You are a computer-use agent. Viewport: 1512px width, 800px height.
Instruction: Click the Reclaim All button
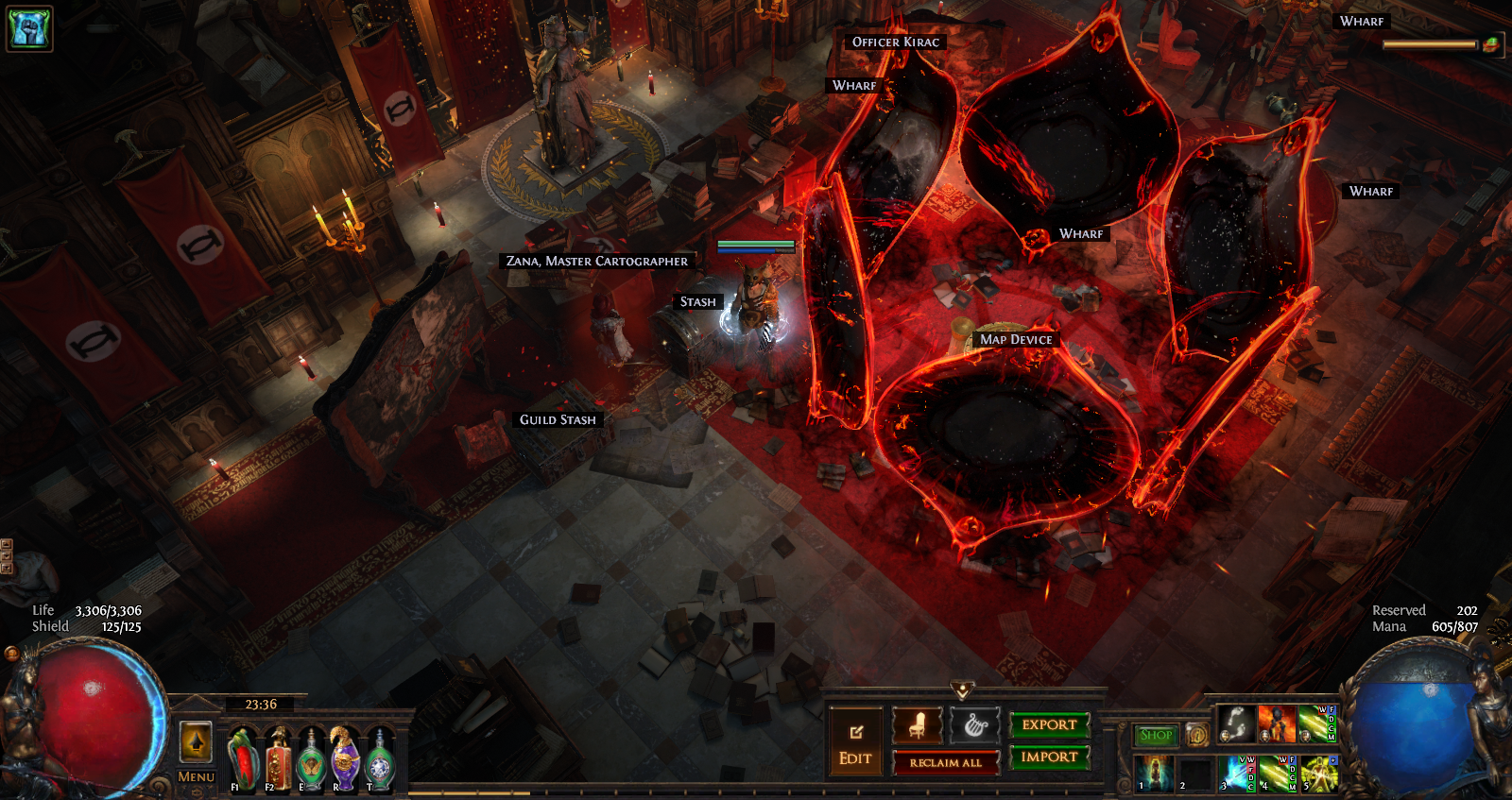[x=945, y=762]
